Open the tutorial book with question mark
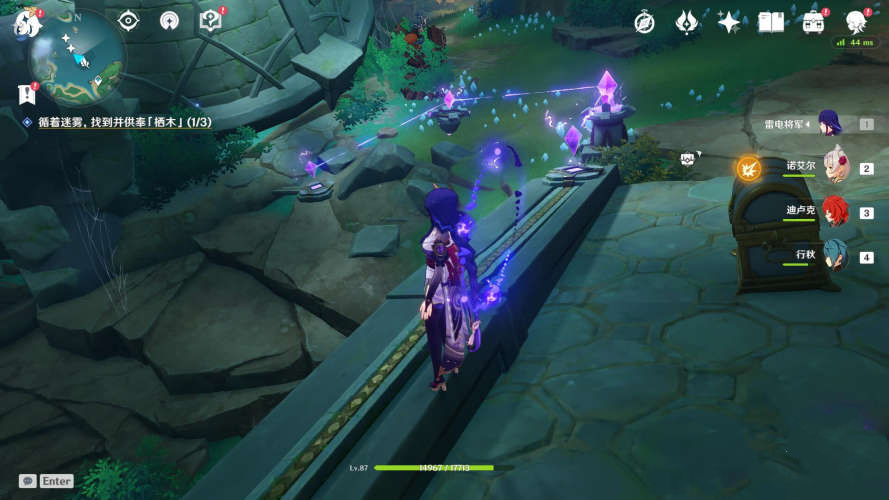The width and height of the screenshot is (889, 500). [210, 20]
